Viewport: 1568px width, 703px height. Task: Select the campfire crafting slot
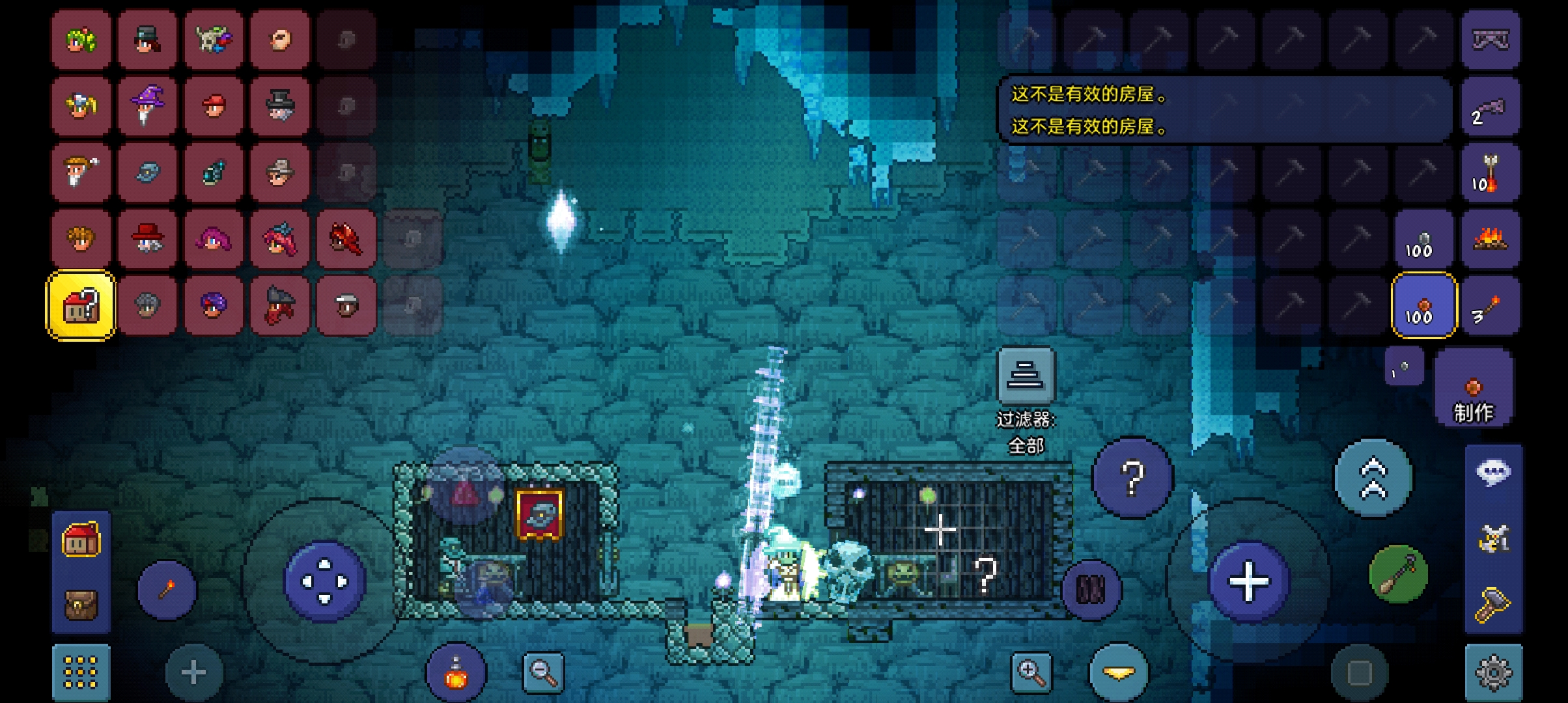(1490, 239)
